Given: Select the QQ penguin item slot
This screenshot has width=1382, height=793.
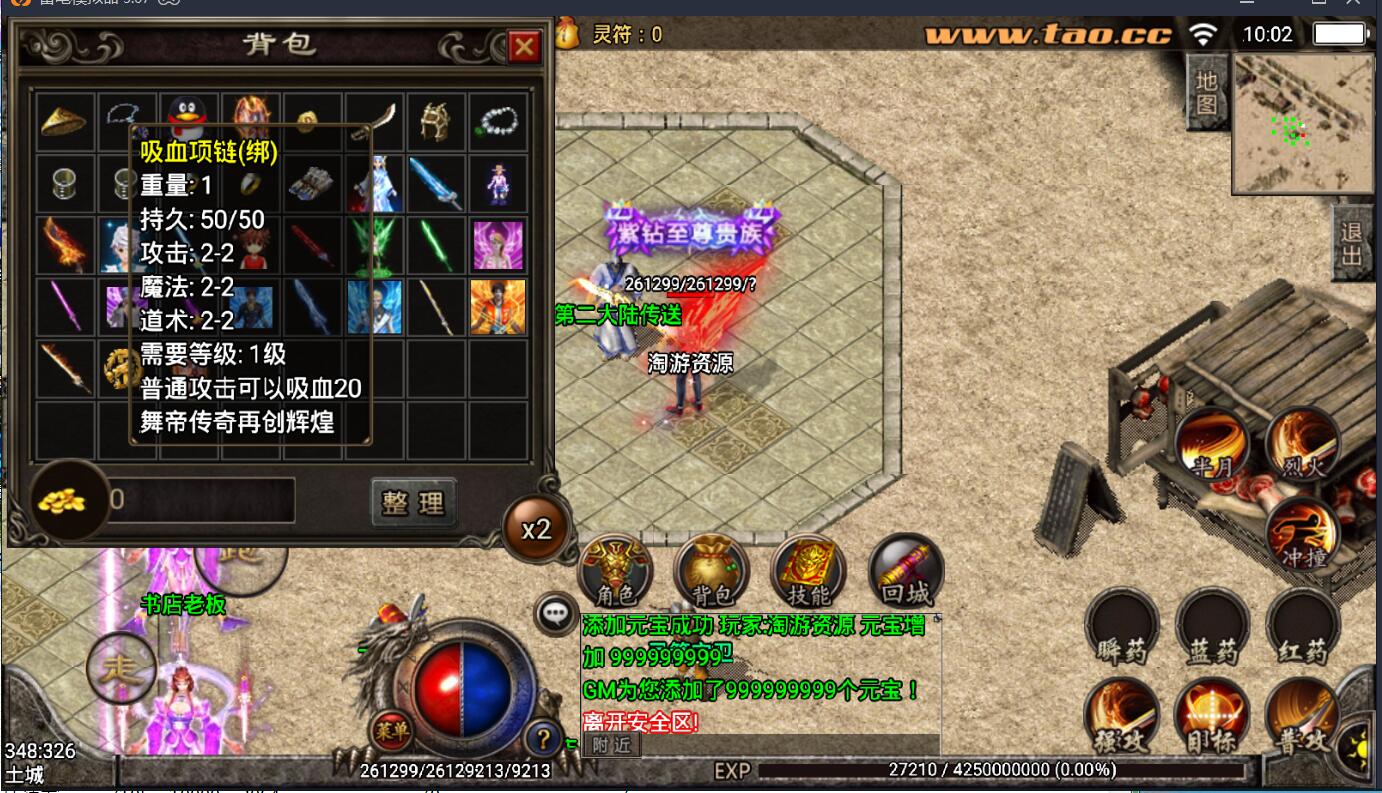Looking at the screenshot, I should click(x=185, y=120).
